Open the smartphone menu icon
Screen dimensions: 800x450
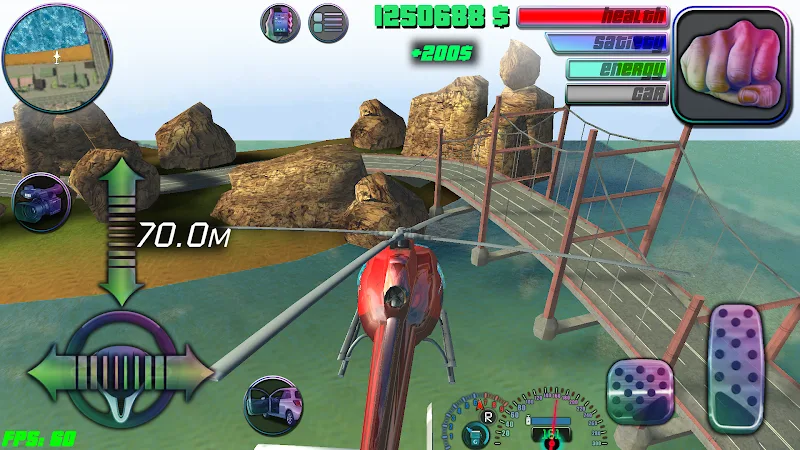click(280, 22)
